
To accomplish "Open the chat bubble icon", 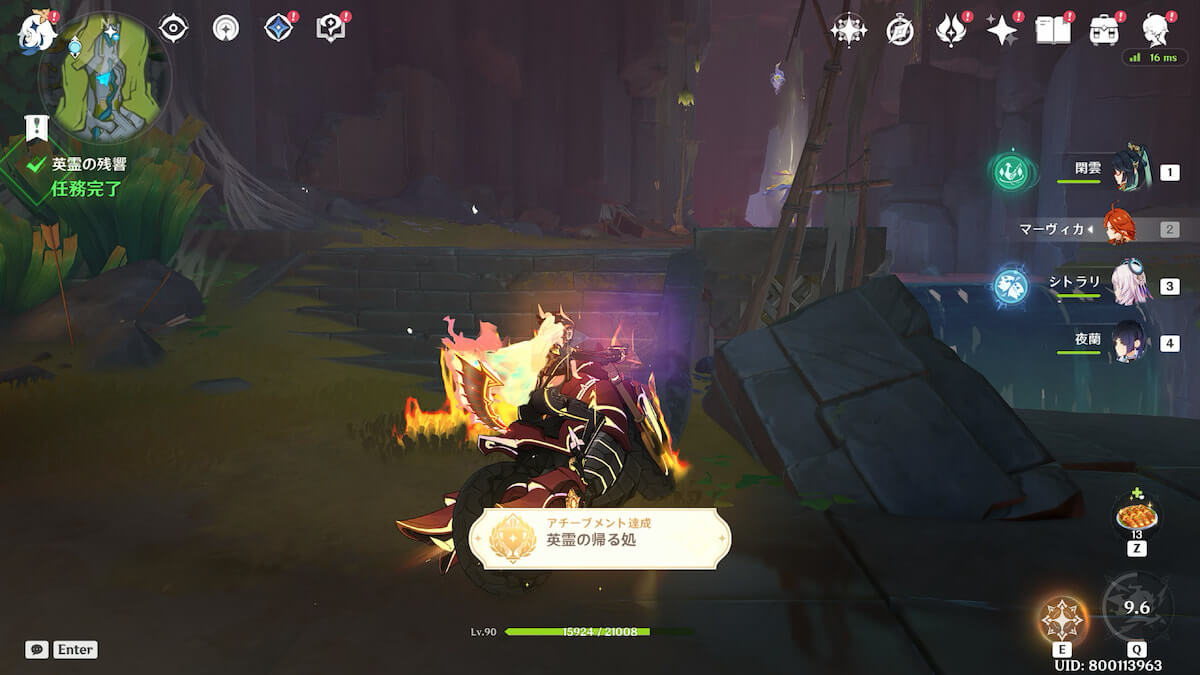I will (x=37, y=650).
